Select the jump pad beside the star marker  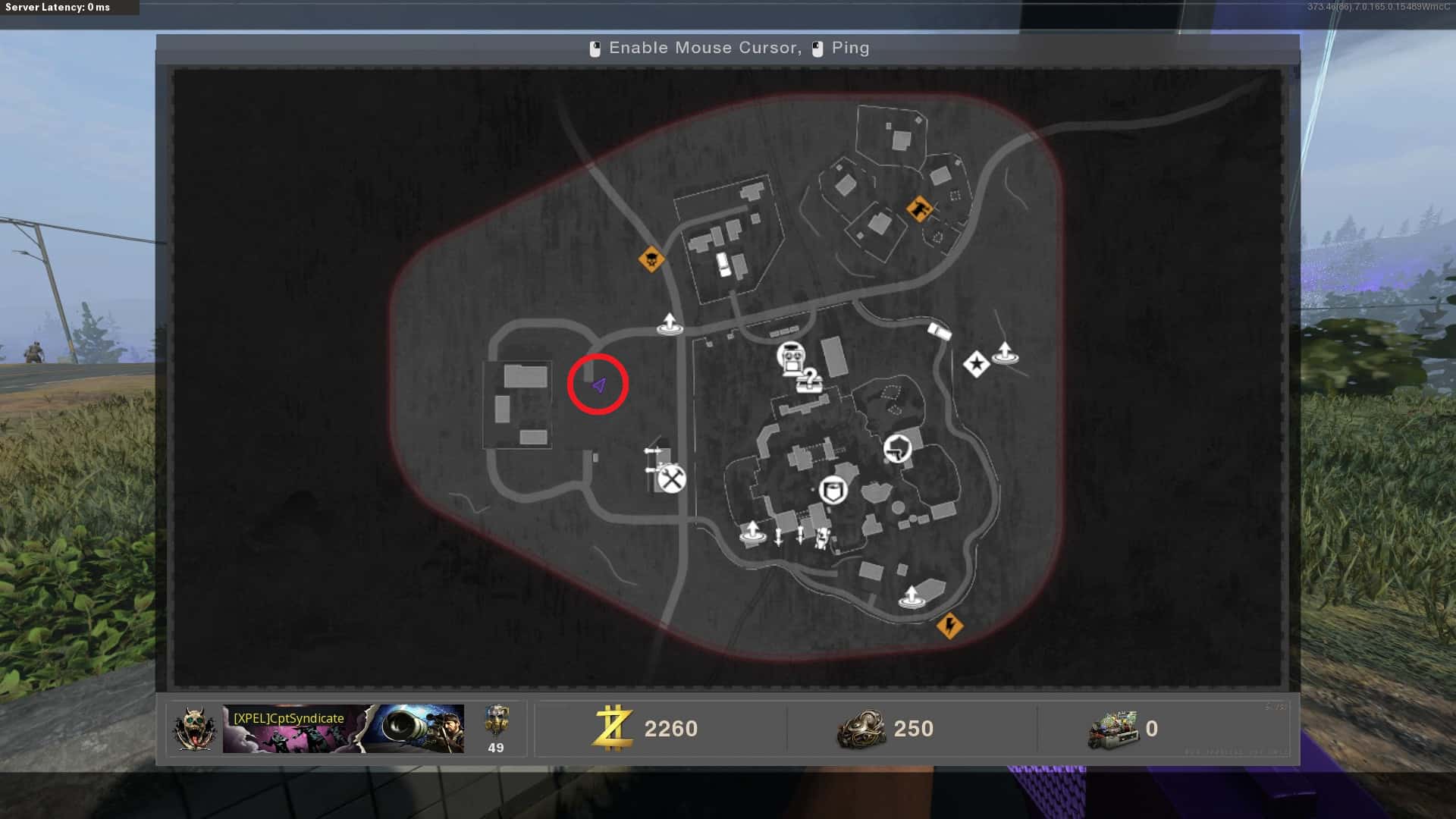(x=1005, y=353)
